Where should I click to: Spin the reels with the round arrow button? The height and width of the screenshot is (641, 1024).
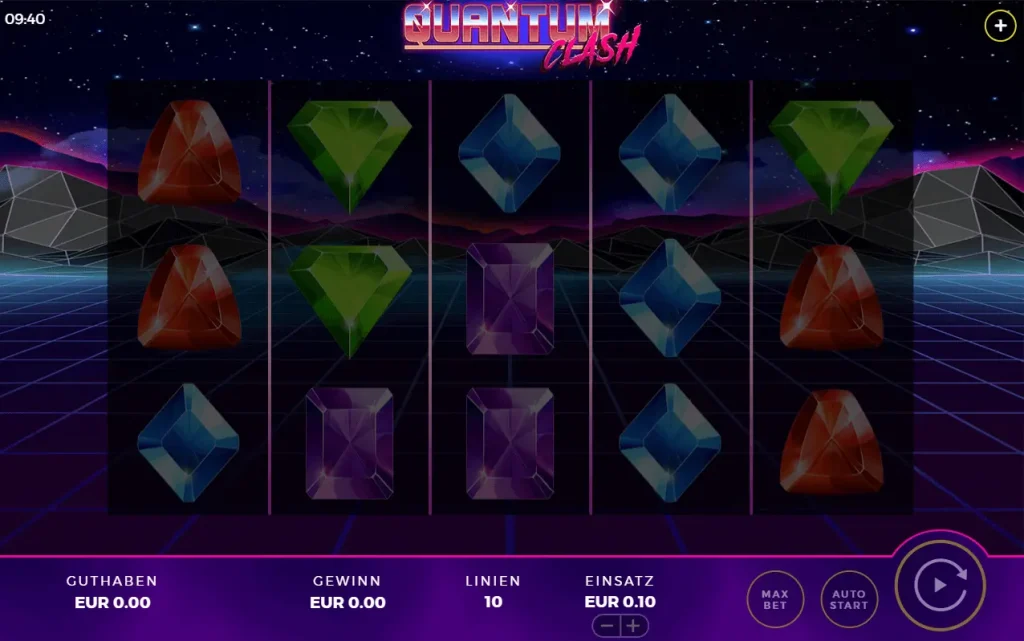pyautogui.click(x=940, y=585)
